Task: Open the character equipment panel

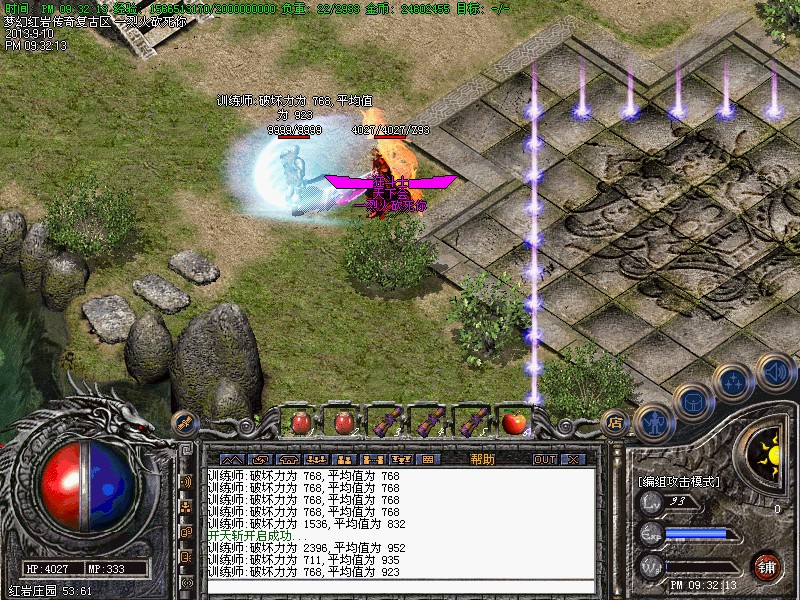Action: tap(654, 421)
